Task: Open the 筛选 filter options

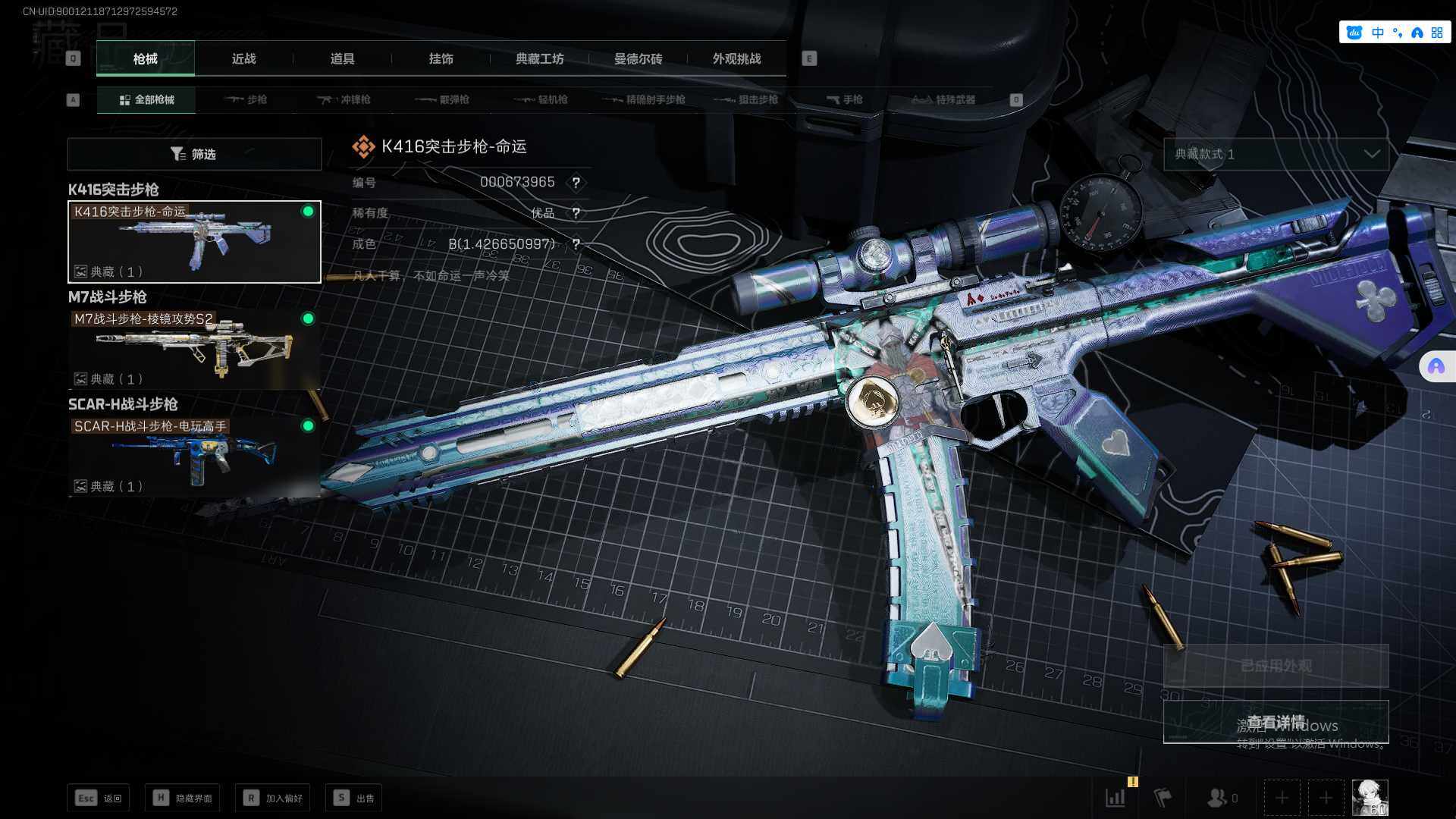Action: tap(194, 154)
